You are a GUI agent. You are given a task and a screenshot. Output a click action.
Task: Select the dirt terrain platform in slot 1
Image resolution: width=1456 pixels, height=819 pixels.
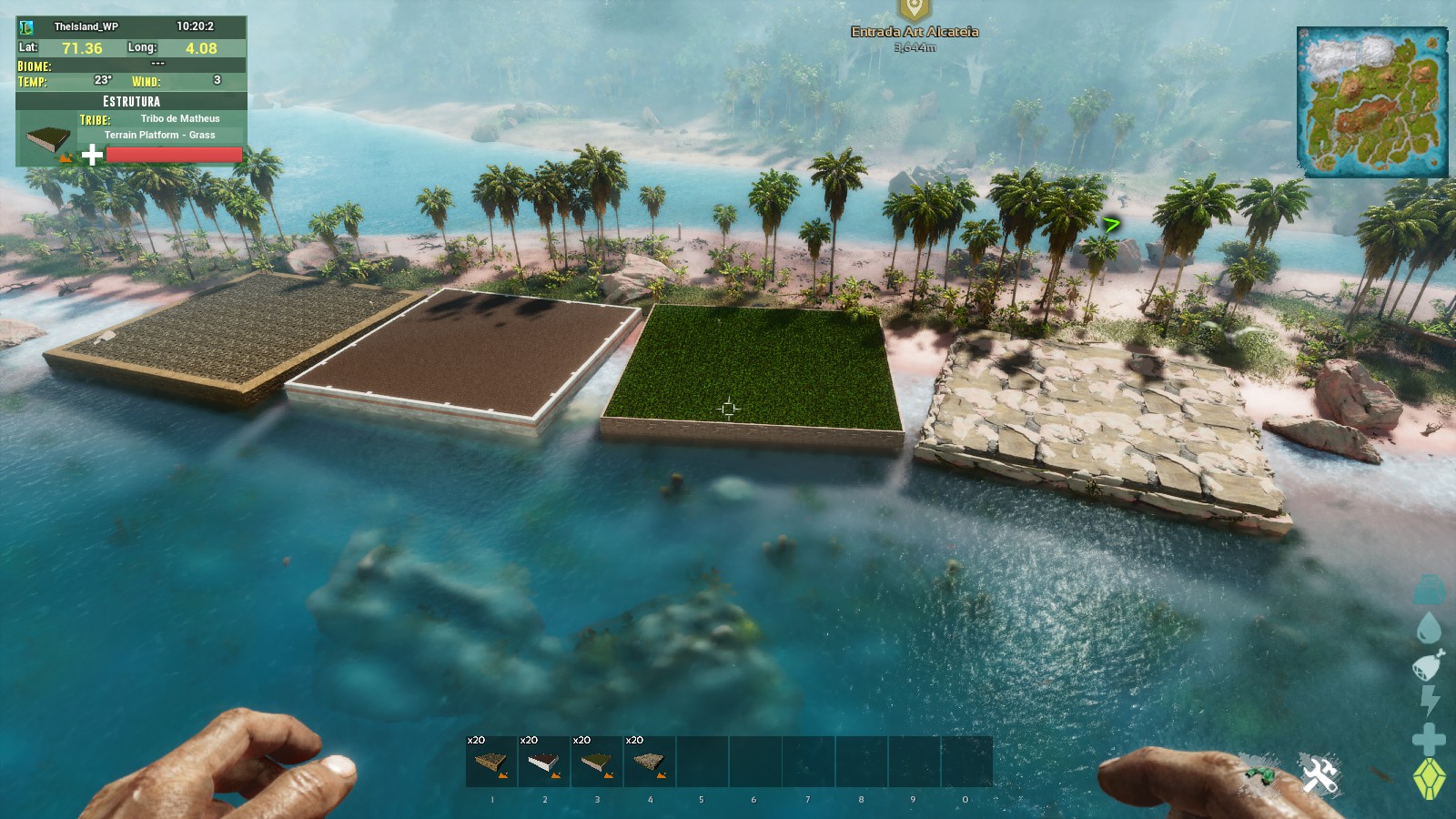pos(491,761)
